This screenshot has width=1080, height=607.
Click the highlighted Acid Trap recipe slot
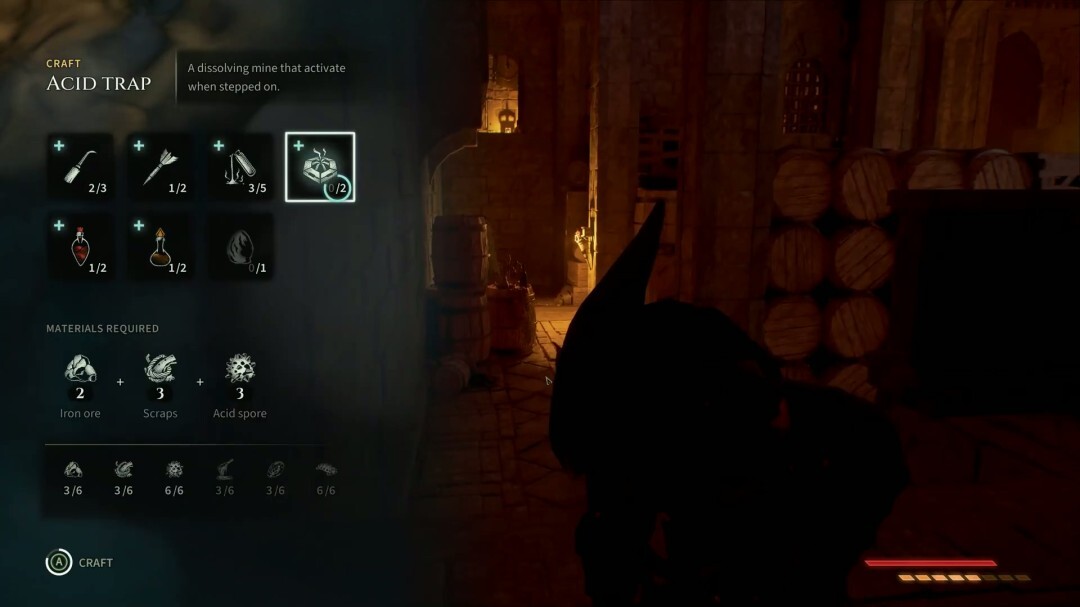[320, 167]
